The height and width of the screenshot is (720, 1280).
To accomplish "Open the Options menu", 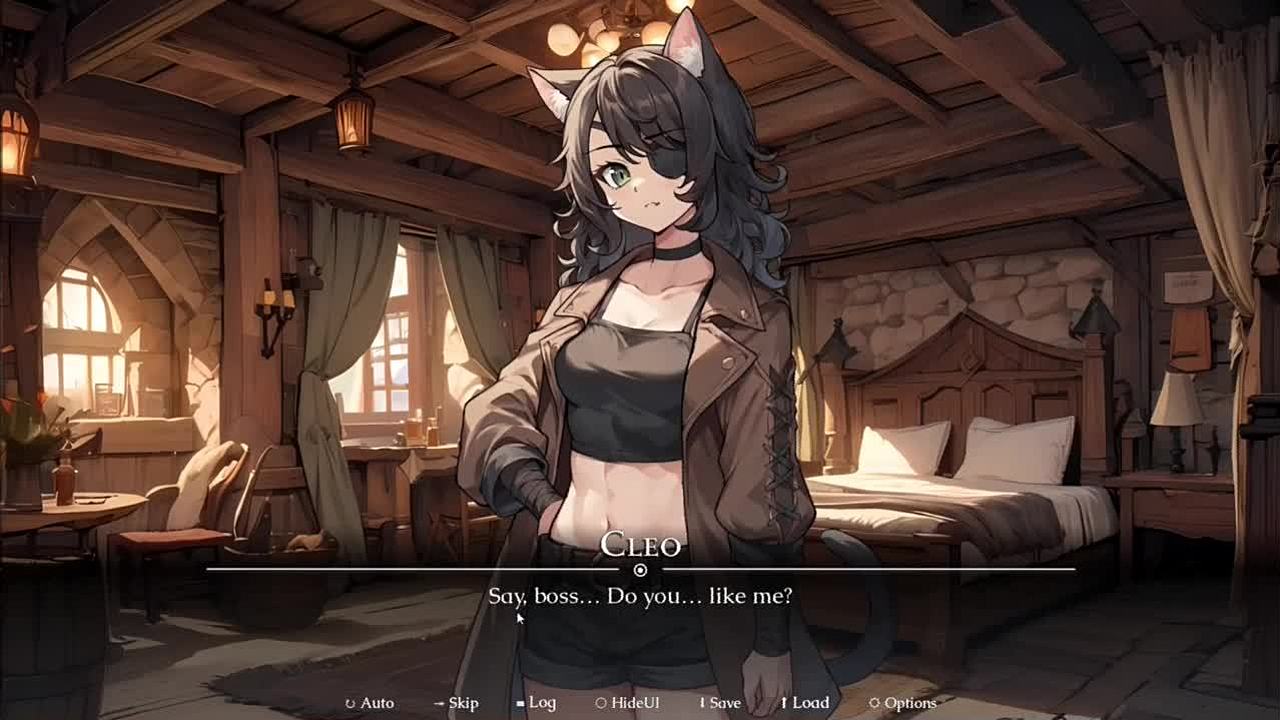I will pyautogui.click(x=903, y=703).
